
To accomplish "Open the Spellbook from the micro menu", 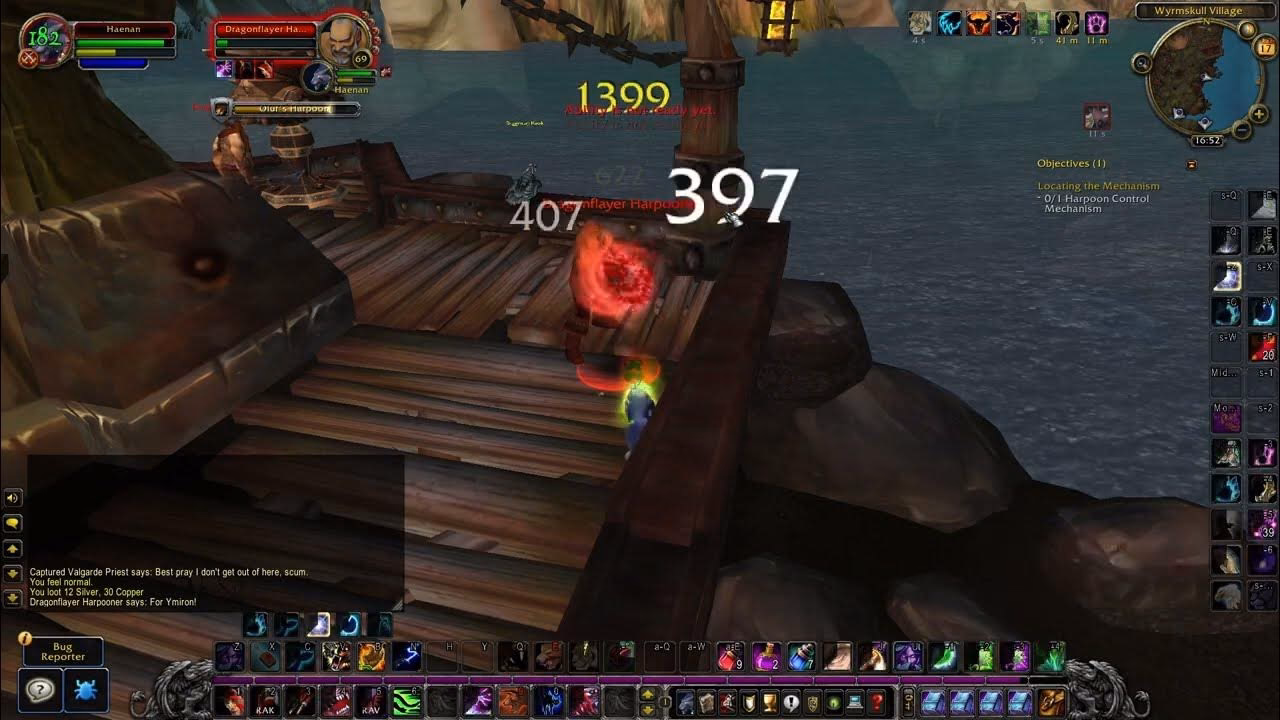I will tap(705, 701).
